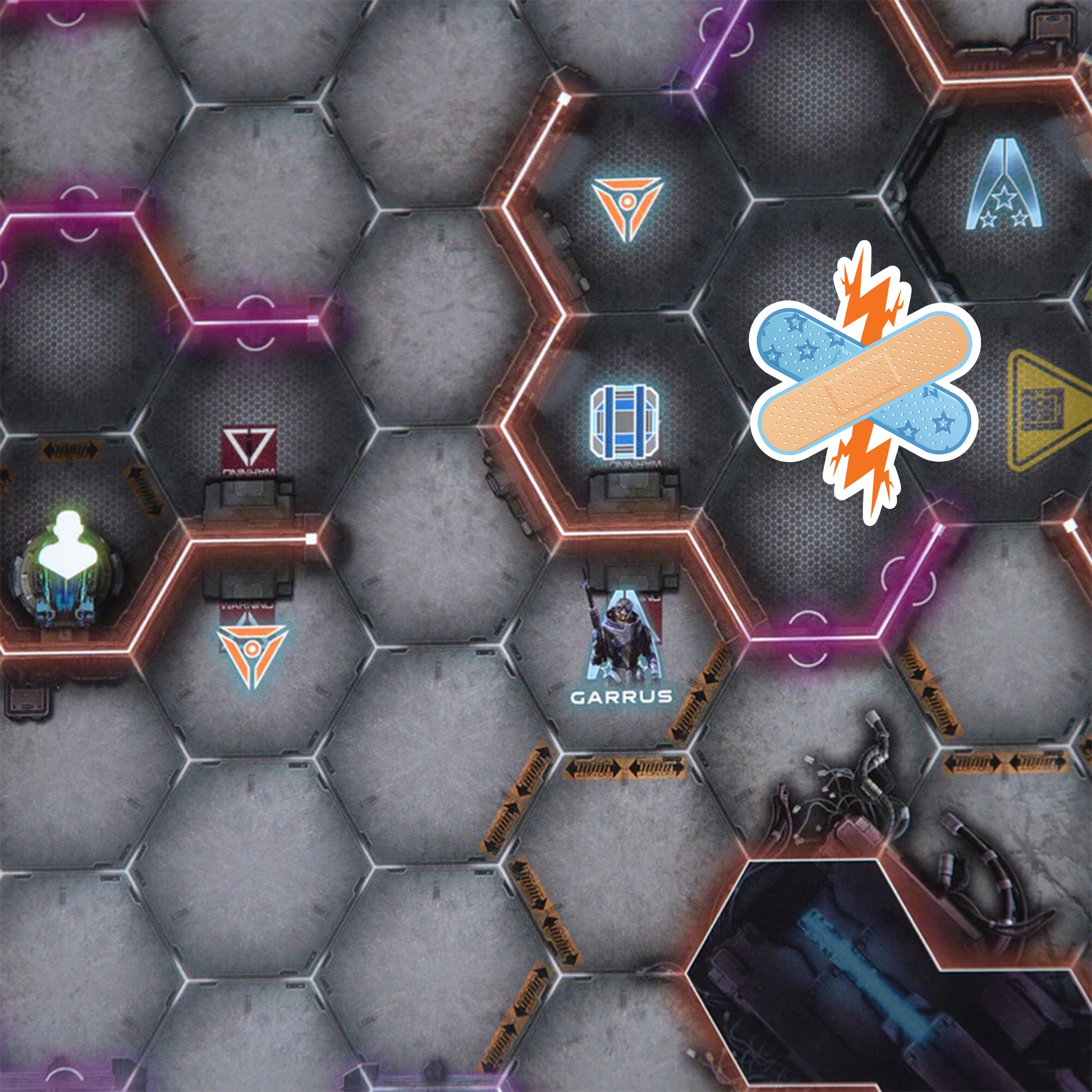The height and width of the screenshot is (1092, 1092).
Task: Click the crossed bandages token
Action: [865, 383]
